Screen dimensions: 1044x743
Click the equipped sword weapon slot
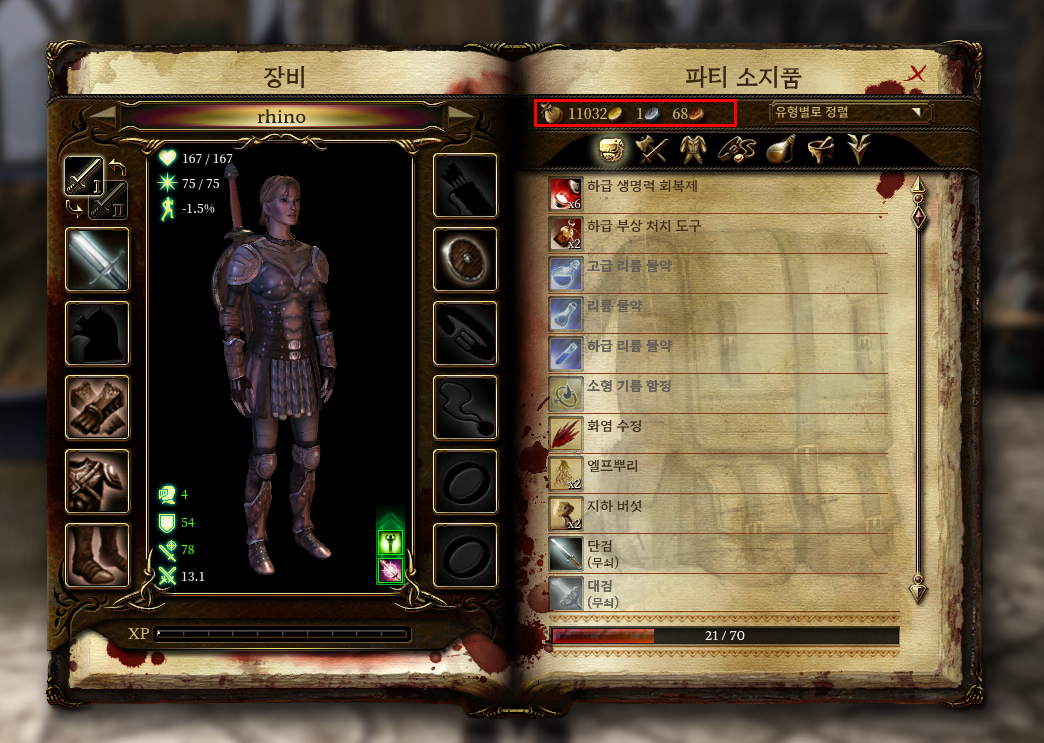(97, 259)
